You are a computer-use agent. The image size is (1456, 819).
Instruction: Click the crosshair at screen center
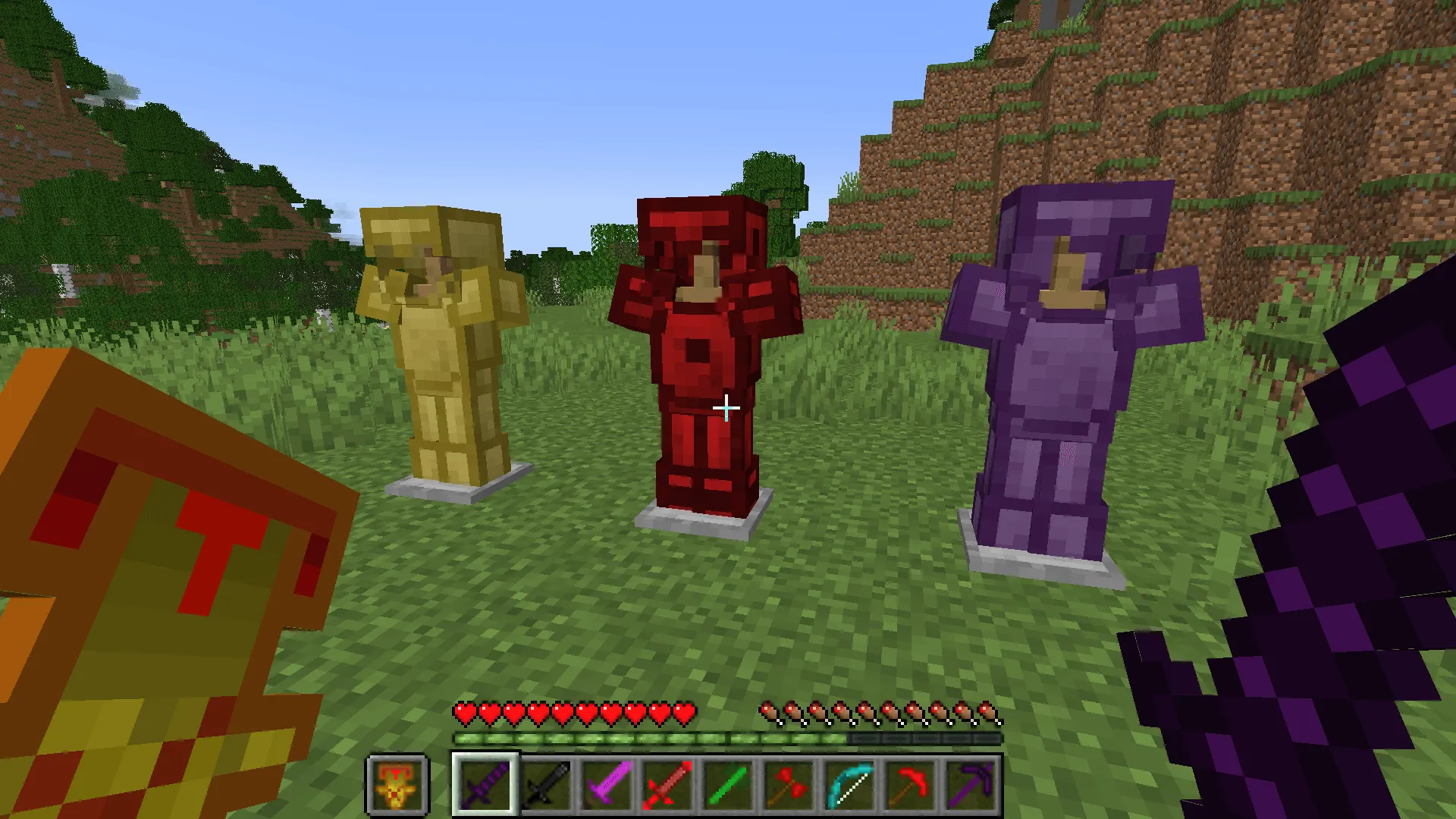tap(726, 408)
